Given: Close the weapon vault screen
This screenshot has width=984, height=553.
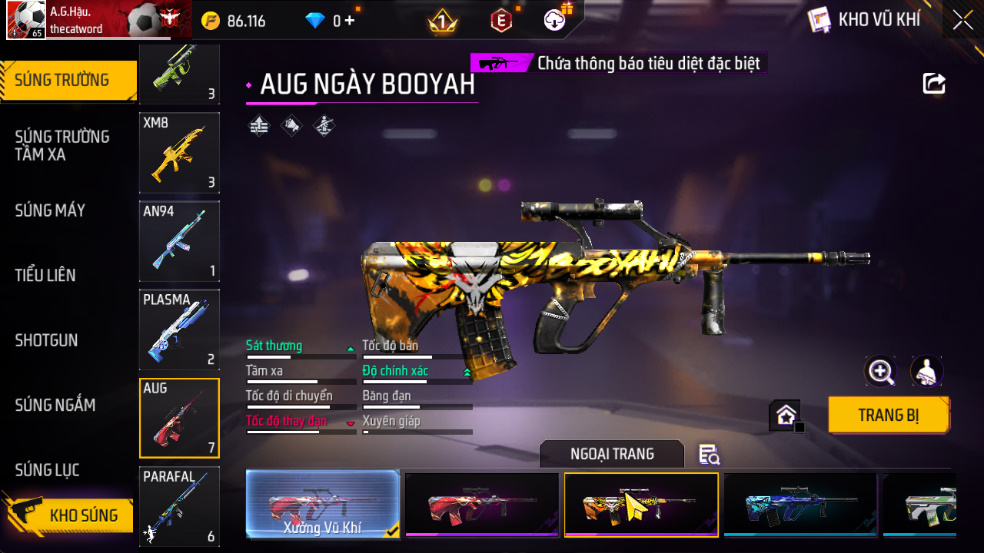Looking at the screenshot, I should 962,20.
